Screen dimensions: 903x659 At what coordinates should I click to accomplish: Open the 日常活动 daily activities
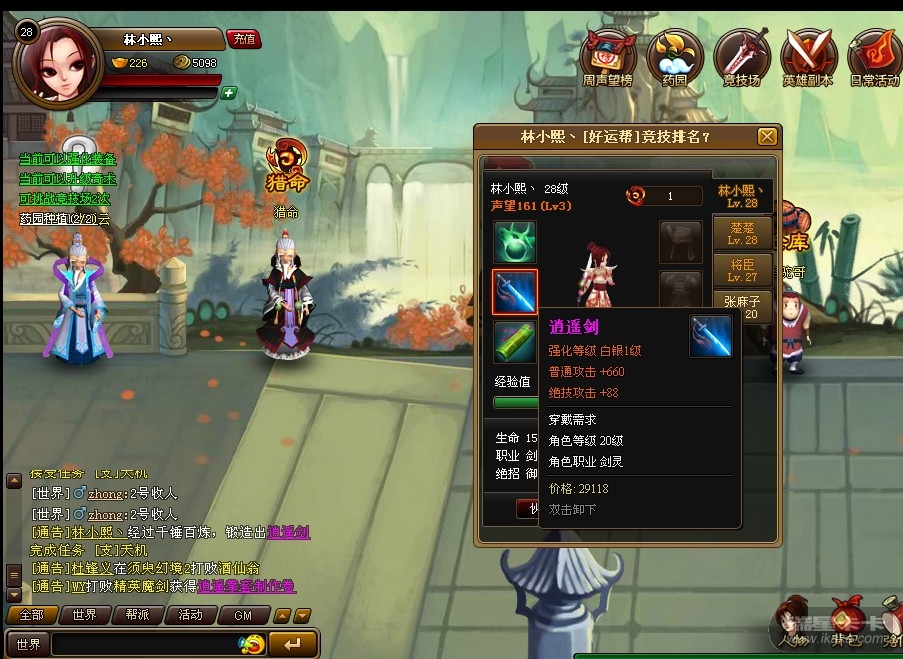pyautogui.click(x=873, y=55)
